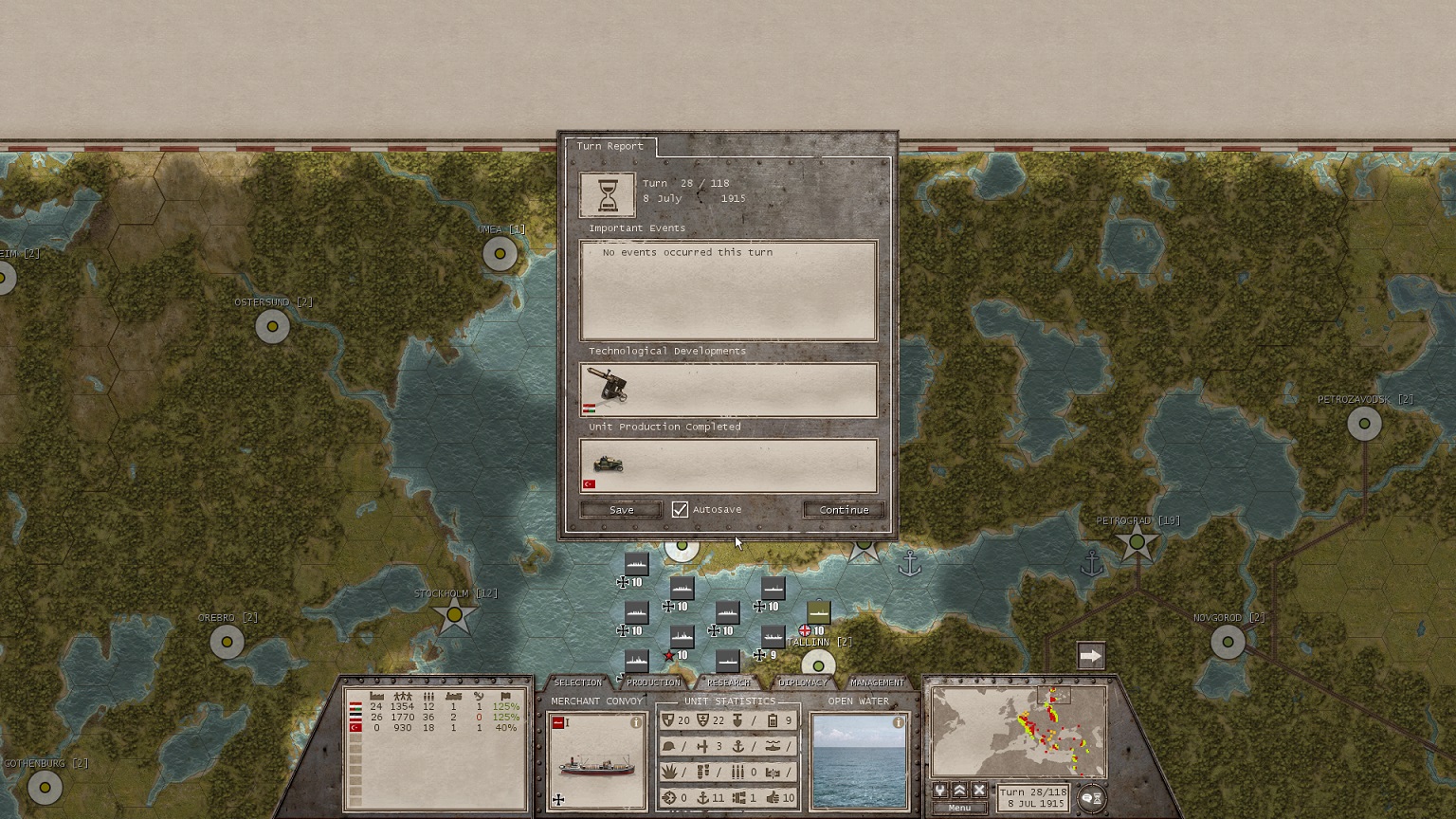The width and height of the screenshot is (1456, 819).
Task: Open the Menu button under the minimap
Action: pos(959,808)
